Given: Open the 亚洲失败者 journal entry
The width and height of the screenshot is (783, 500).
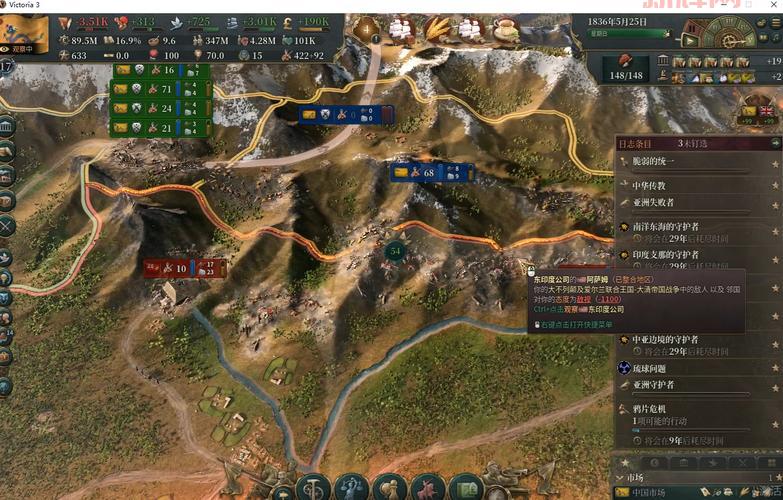Looking at the screenshot, I should click(x=654, y=202).
